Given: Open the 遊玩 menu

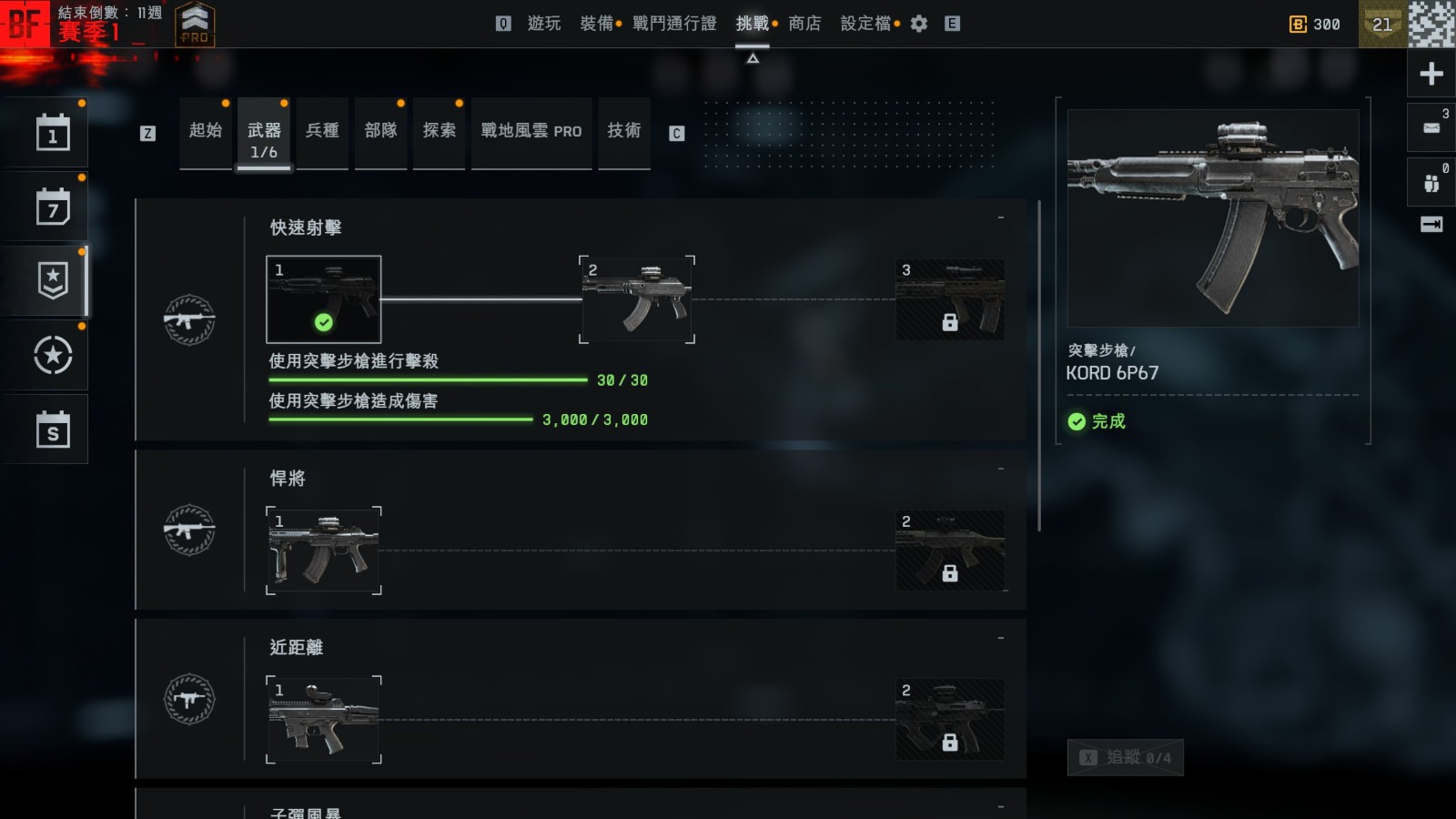Looking at the screenshot, I should 544,24.
